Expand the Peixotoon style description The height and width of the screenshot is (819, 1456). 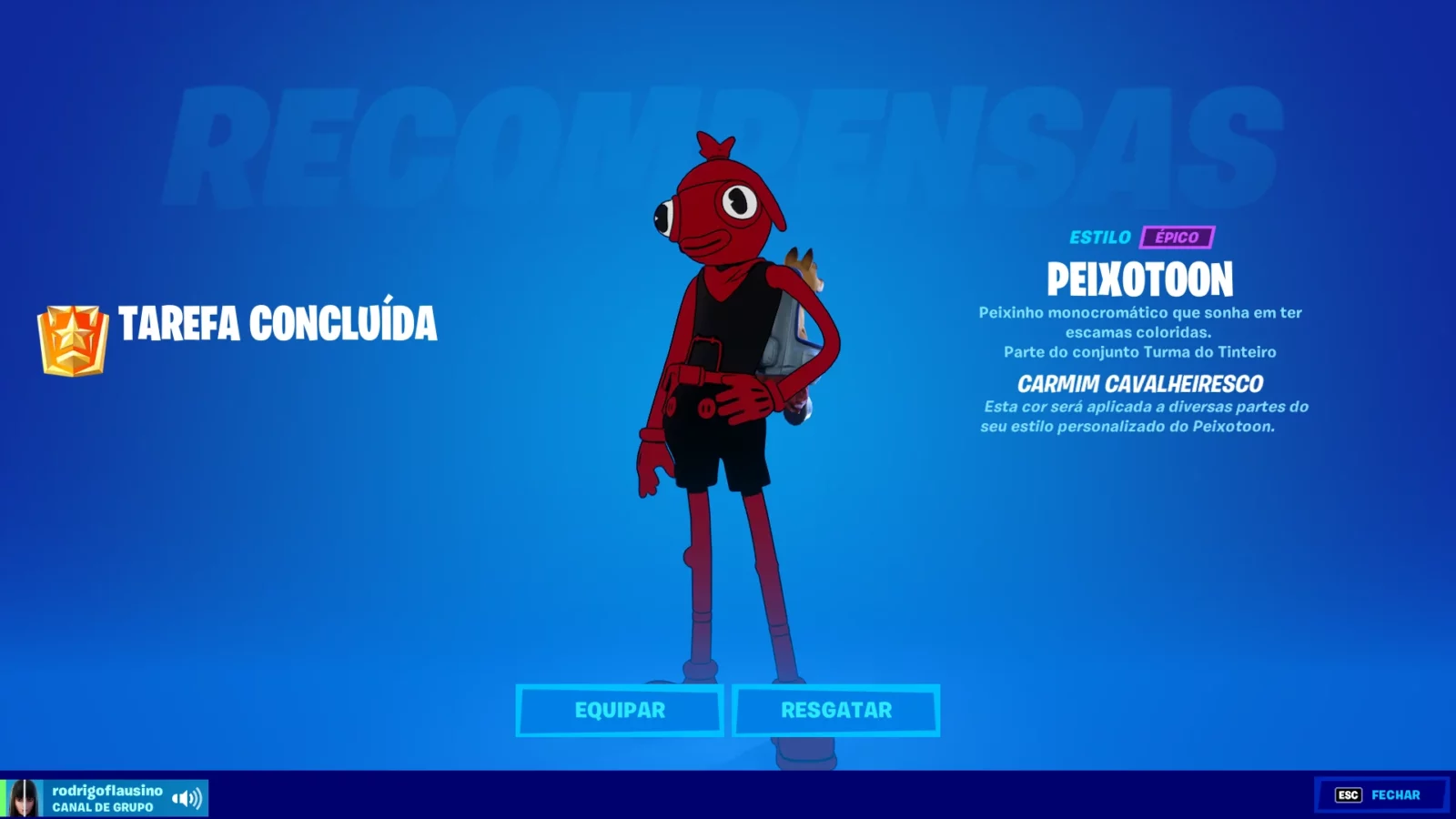click(1139, 324)
